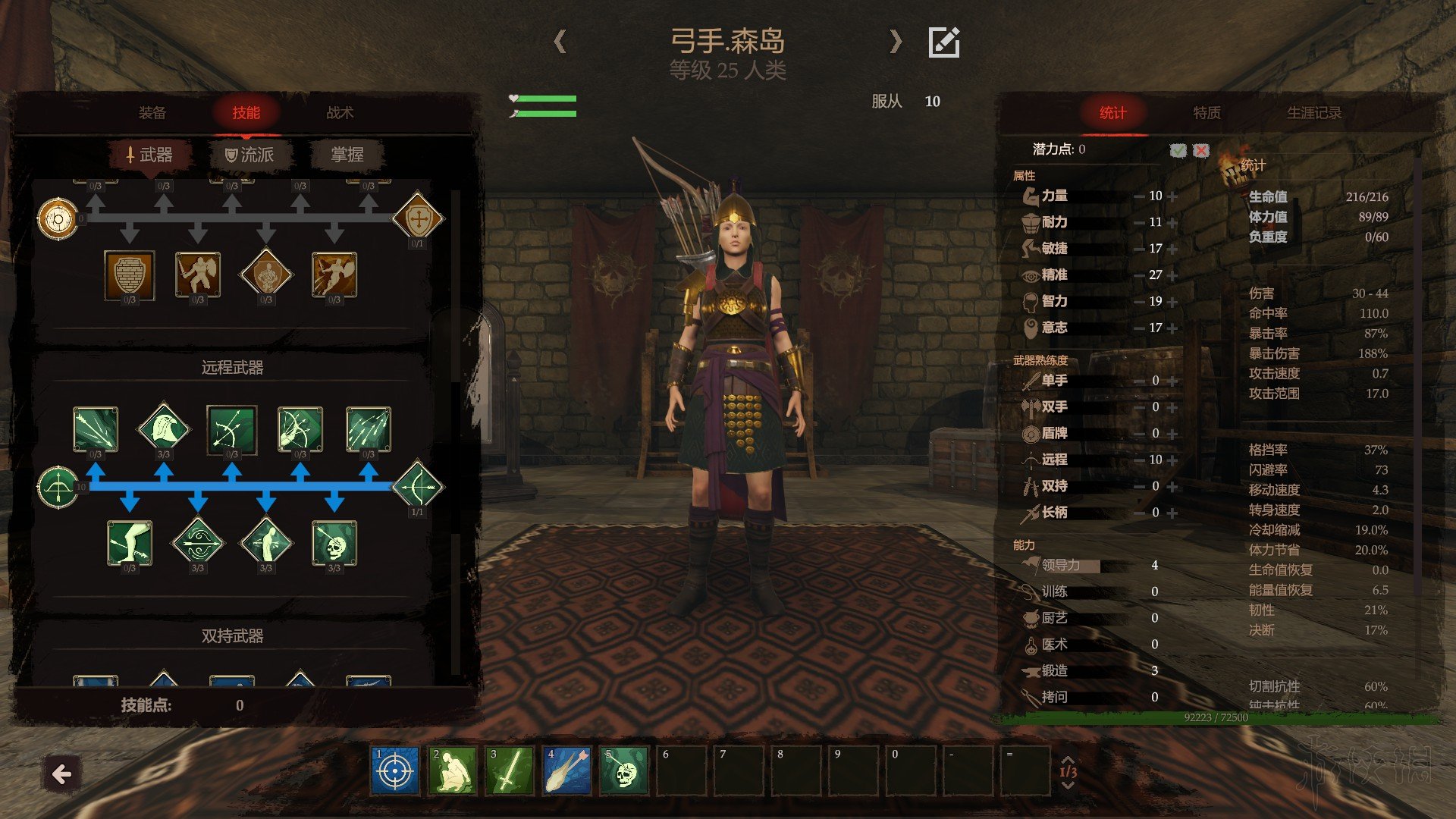This screenshot has width=1456, height=819.
Task: Decrease 远程 ranged proficiency with its minus
Action: [x=1138, y=460]
